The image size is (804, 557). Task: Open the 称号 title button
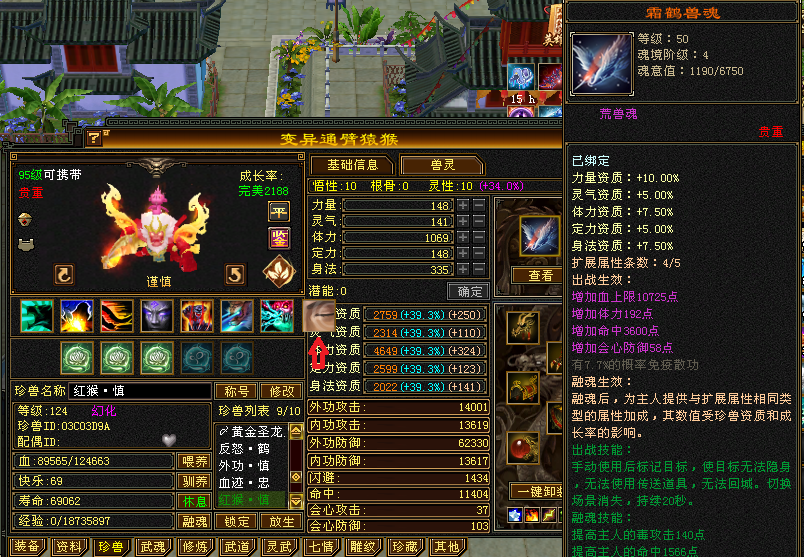(x=237, y=391)
